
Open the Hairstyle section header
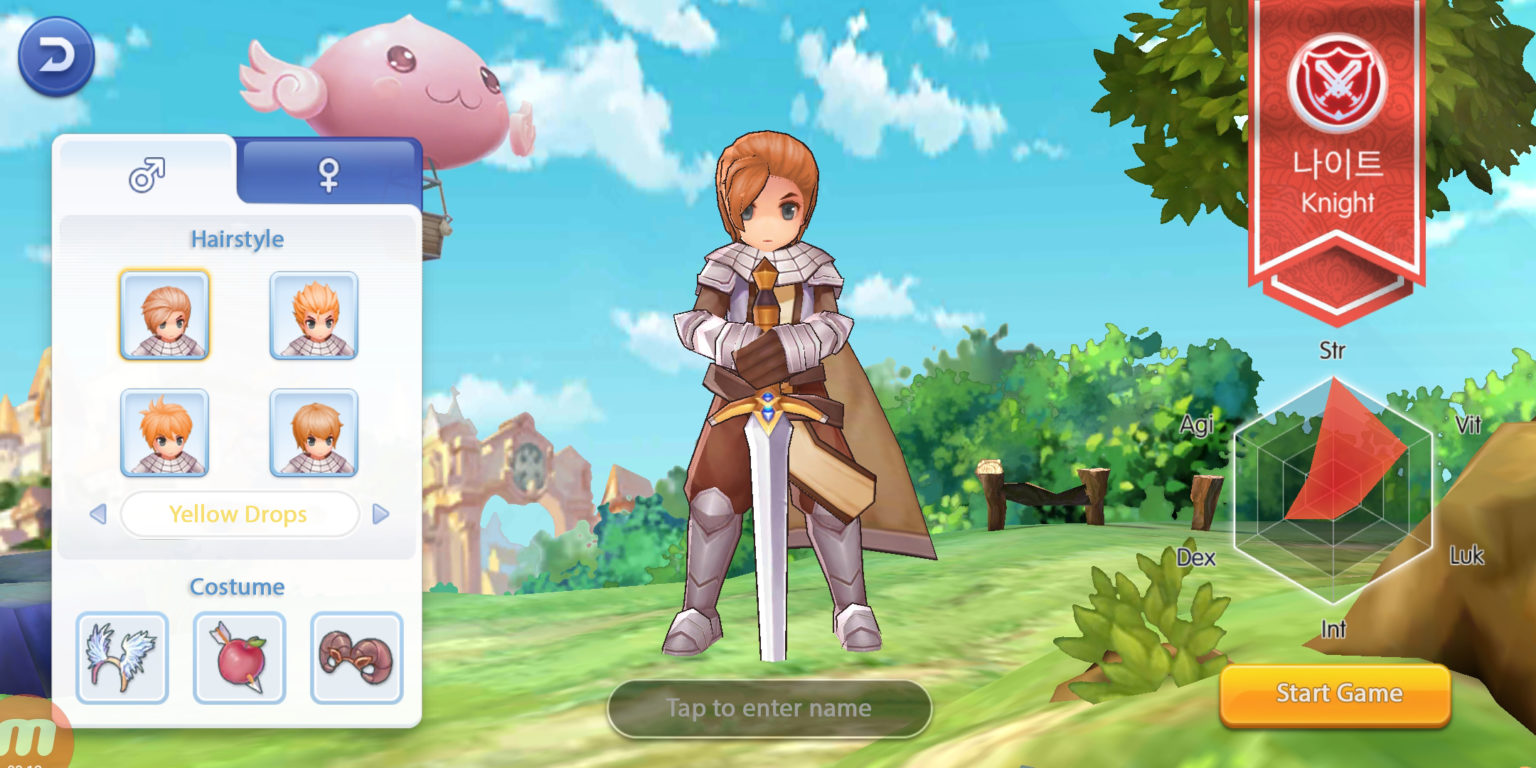point(237,239)
